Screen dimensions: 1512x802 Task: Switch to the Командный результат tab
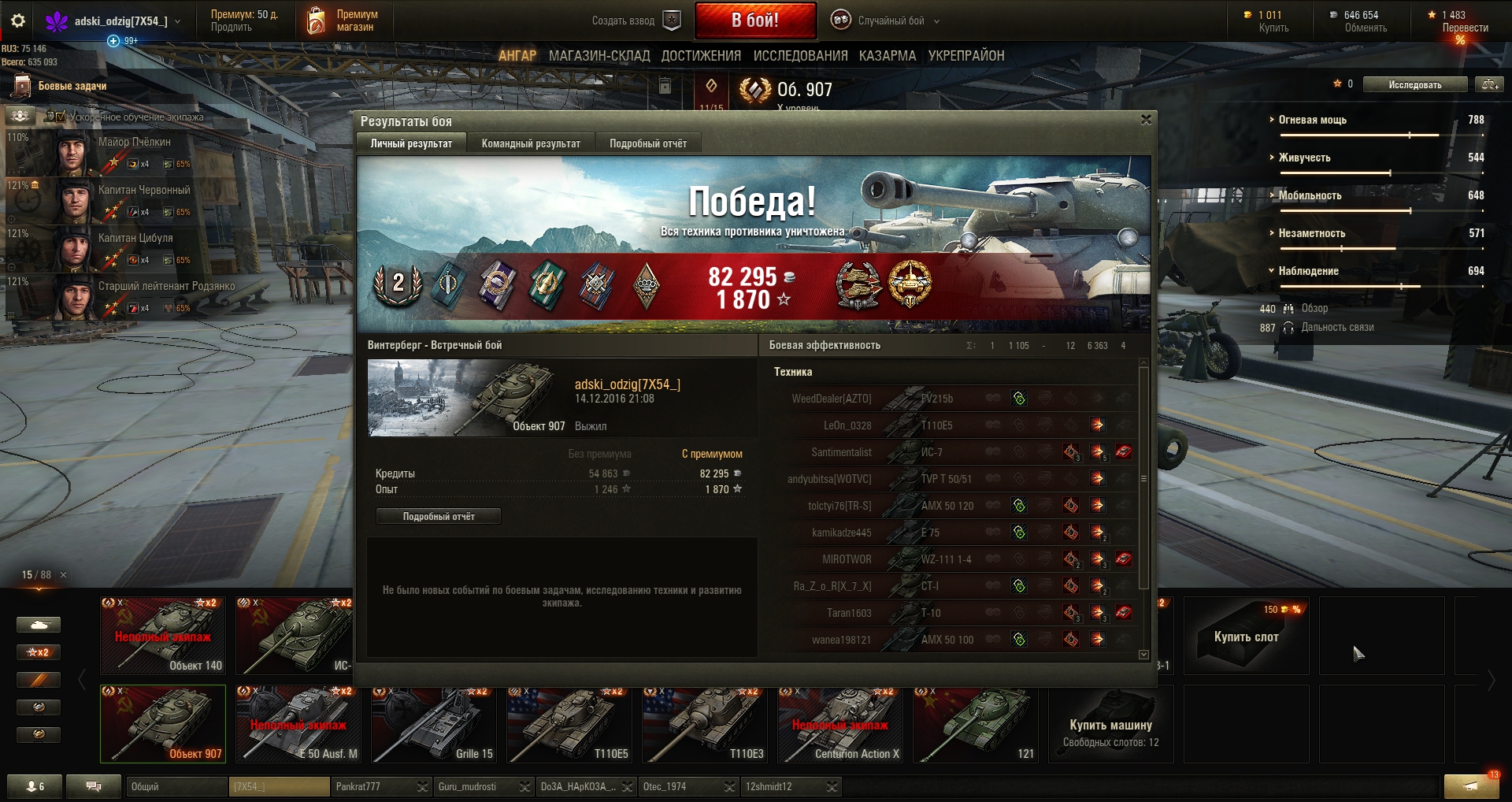pyautogui.click(x=531, y=143)
